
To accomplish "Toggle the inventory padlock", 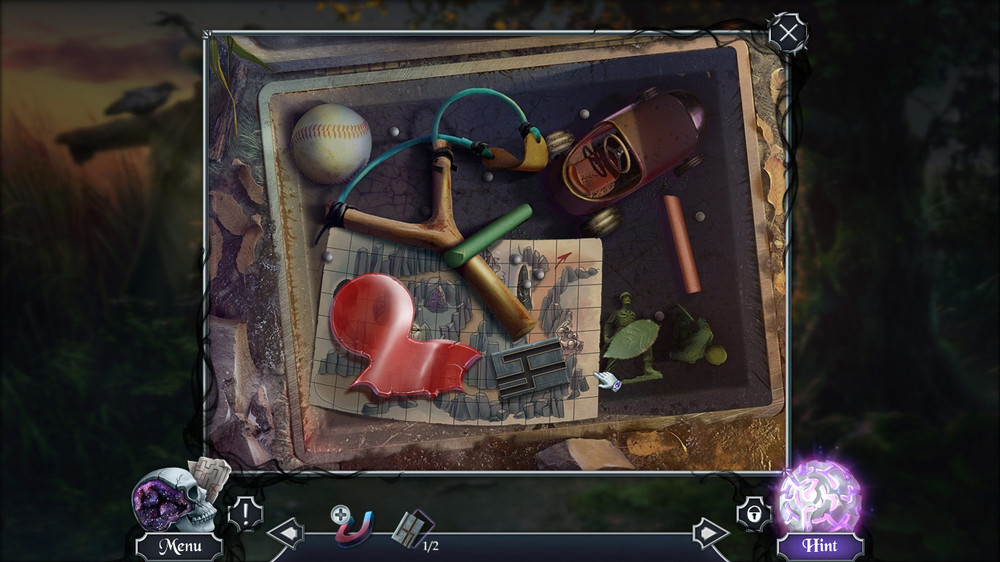I will pos(752,514).
